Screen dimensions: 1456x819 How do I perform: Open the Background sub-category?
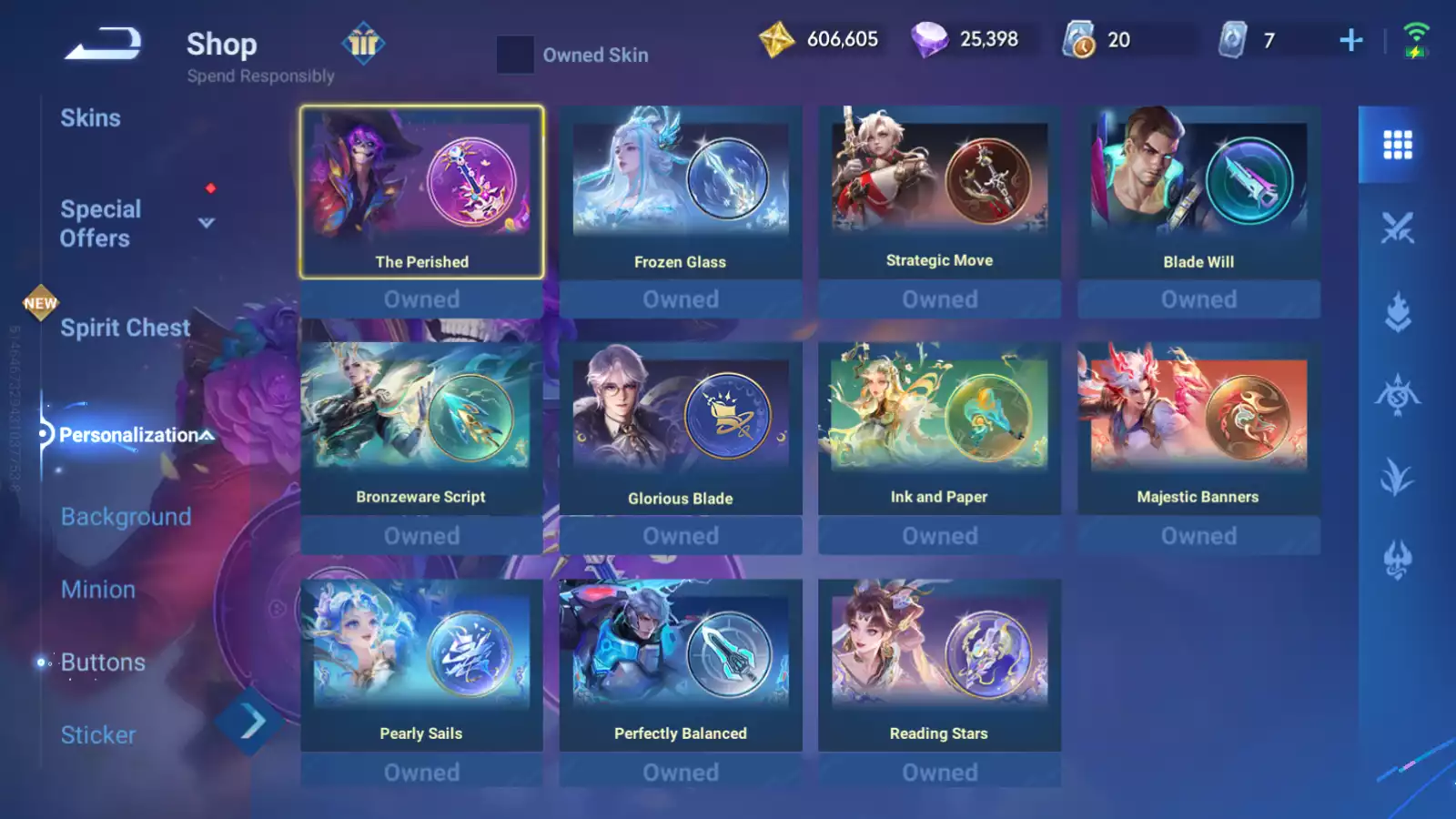tap(126, 517)
